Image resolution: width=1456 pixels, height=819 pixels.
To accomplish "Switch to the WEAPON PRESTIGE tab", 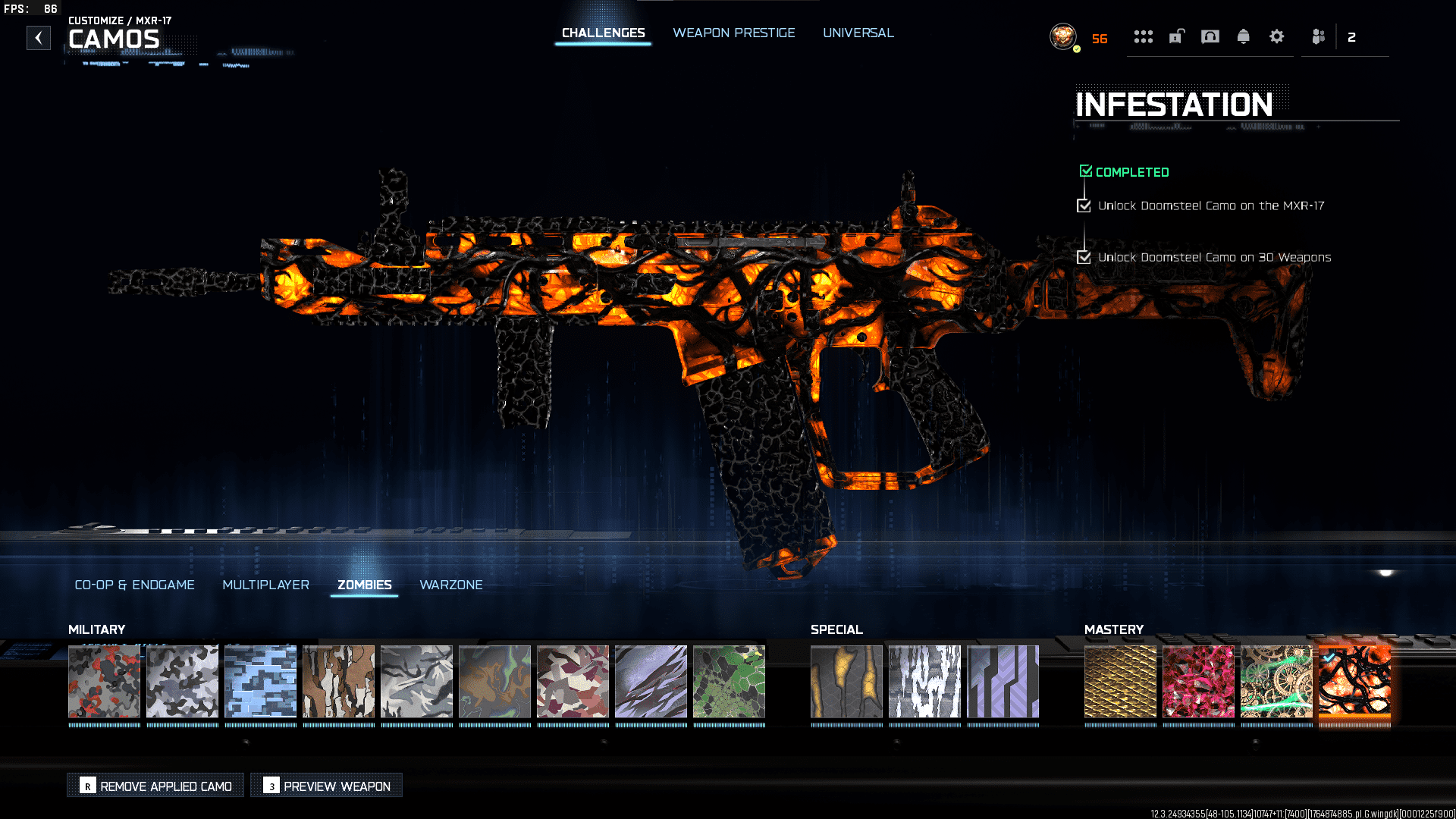I will pos(733,33).
